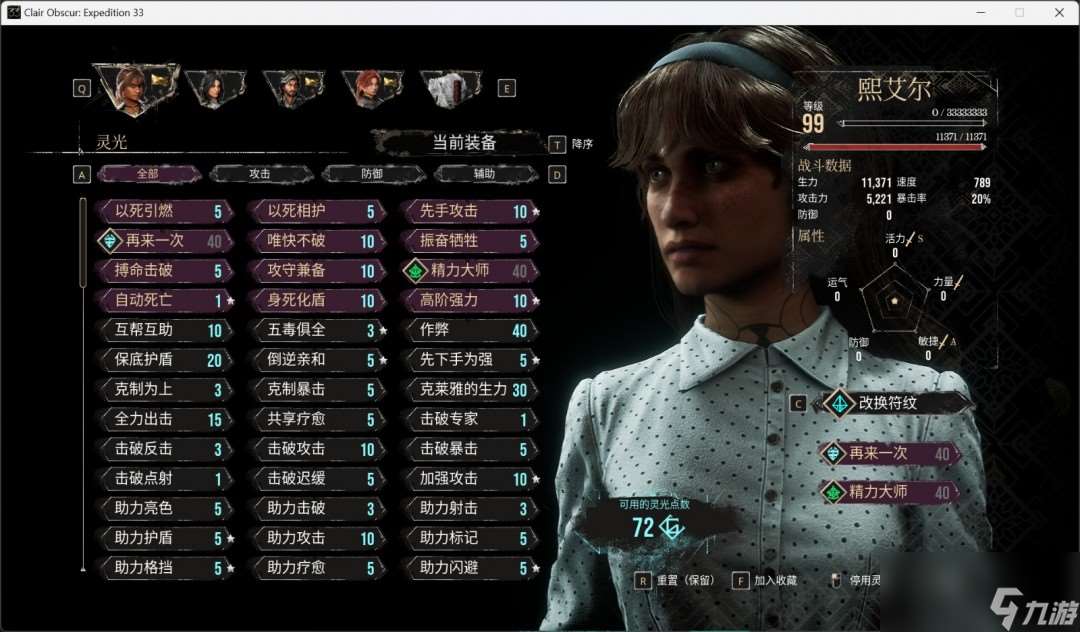Switch to the dark-haired woman character portrait

(215, 88)
